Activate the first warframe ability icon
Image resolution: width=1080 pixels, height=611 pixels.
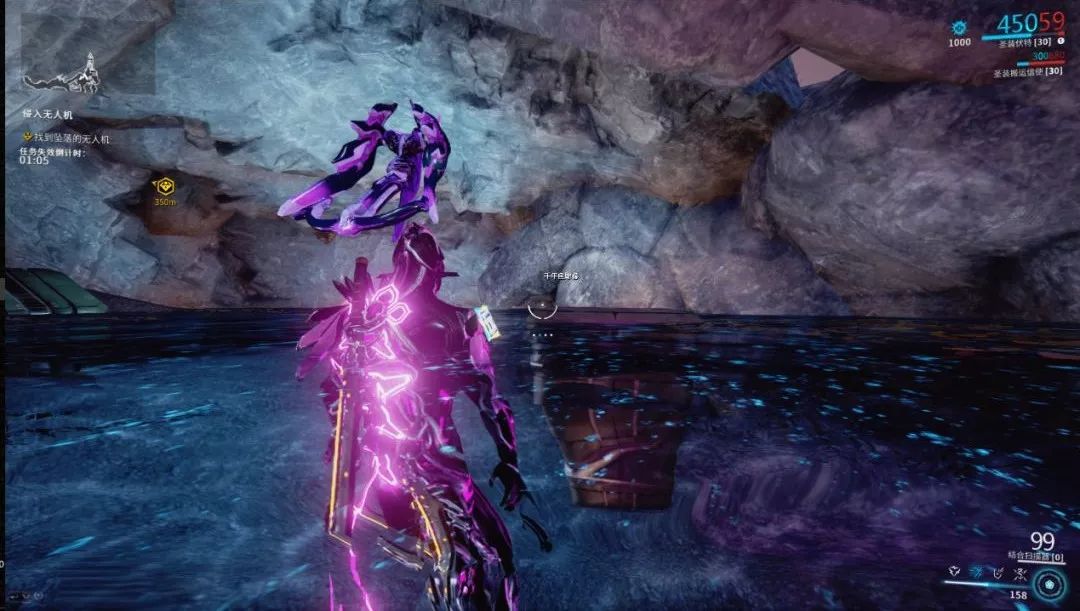[956, 572]
